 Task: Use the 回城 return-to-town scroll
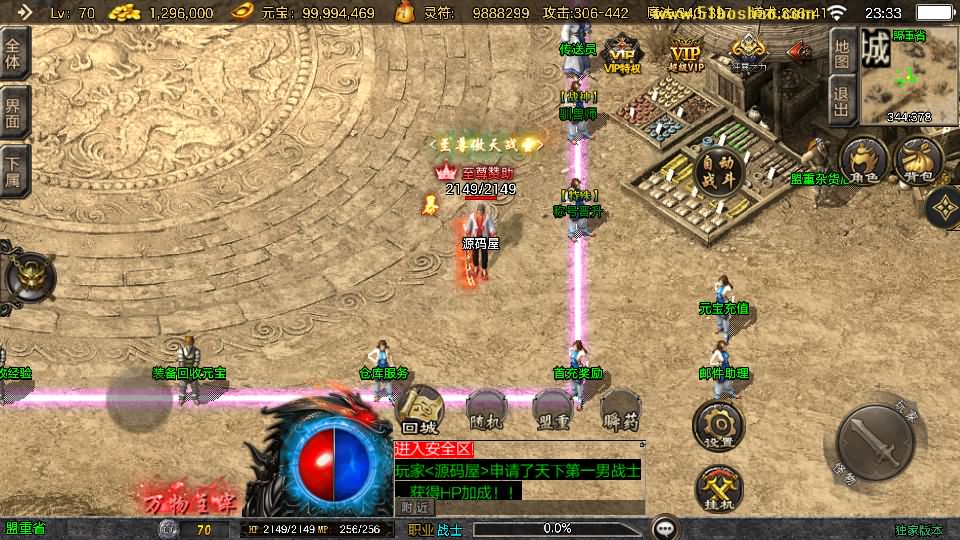click(420, 410)
